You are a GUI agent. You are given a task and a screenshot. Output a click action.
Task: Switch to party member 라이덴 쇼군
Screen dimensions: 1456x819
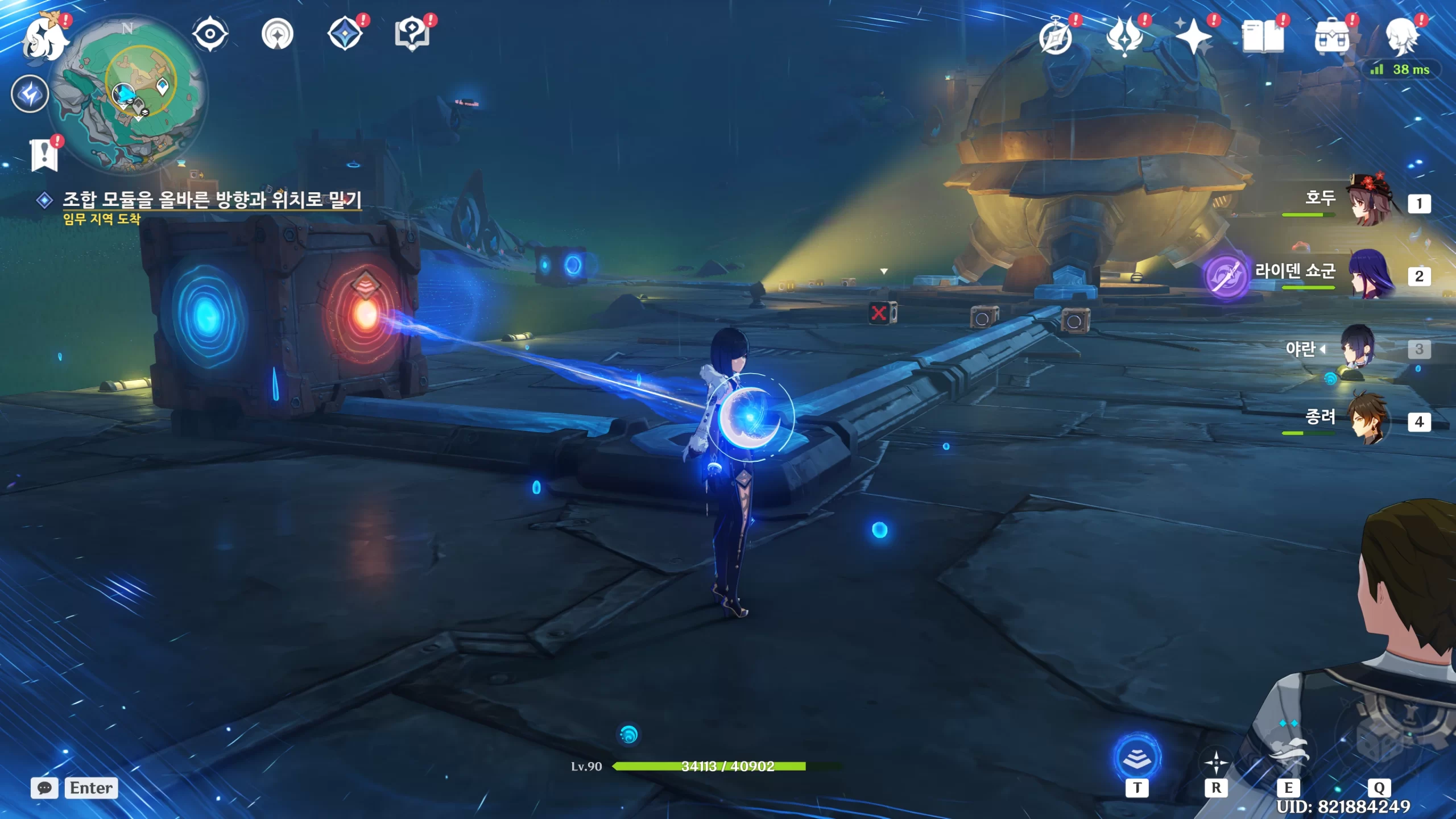pyautogui.click(x=1370, y=275)
